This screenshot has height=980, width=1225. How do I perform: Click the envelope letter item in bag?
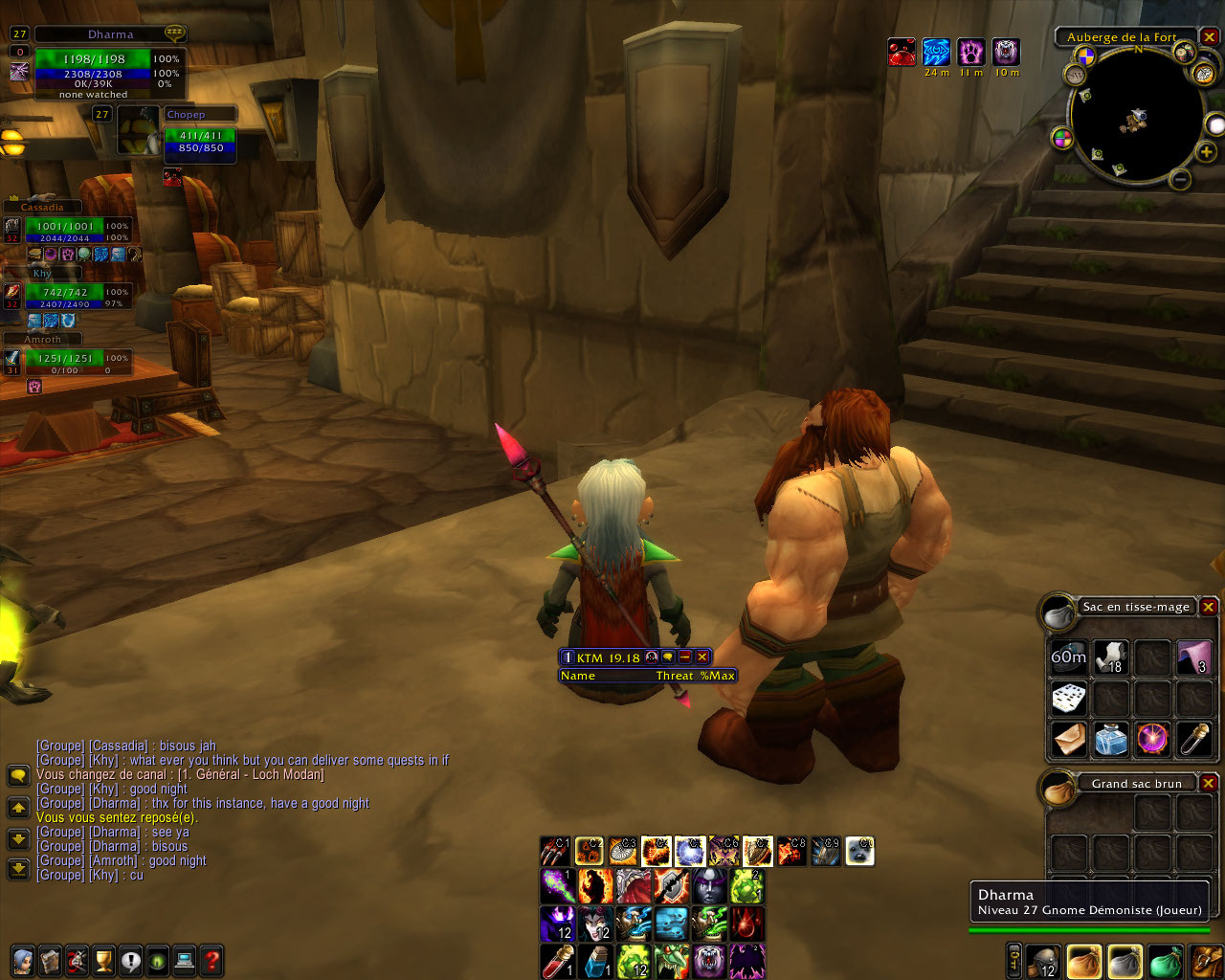[1069, 739]
